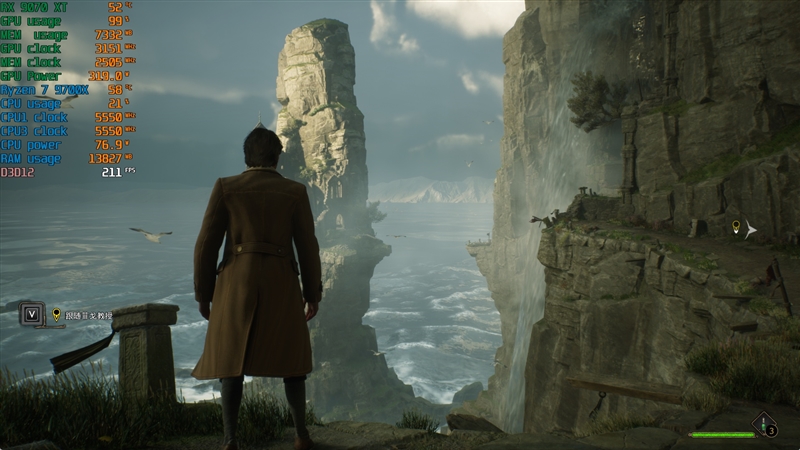
Task: Select the yellow quest pin beside the objective
Action: 57,315
